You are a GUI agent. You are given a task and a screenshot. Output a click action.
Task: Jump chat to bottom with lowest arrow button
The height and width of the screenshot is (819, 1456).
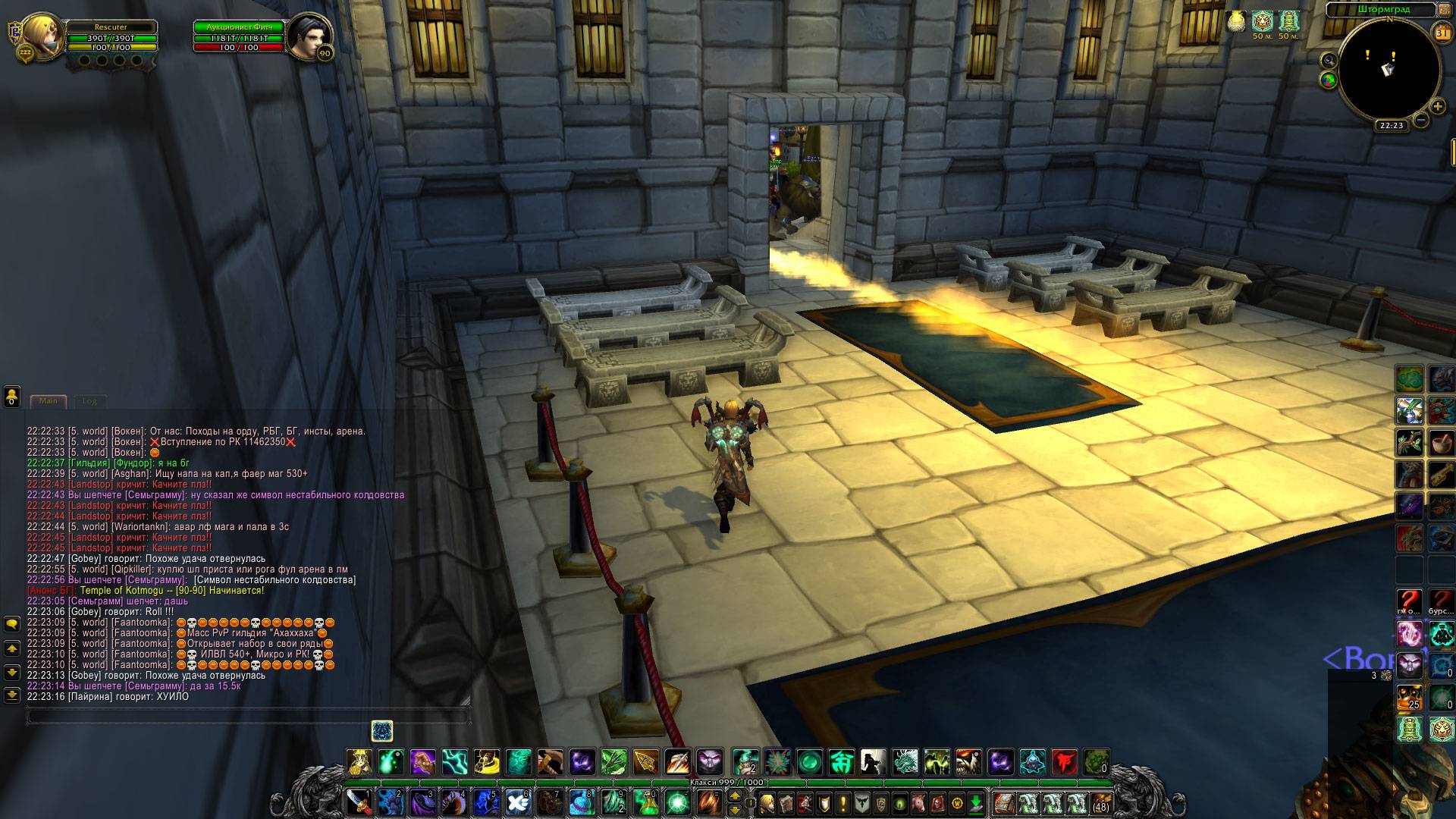pos(12,694)
